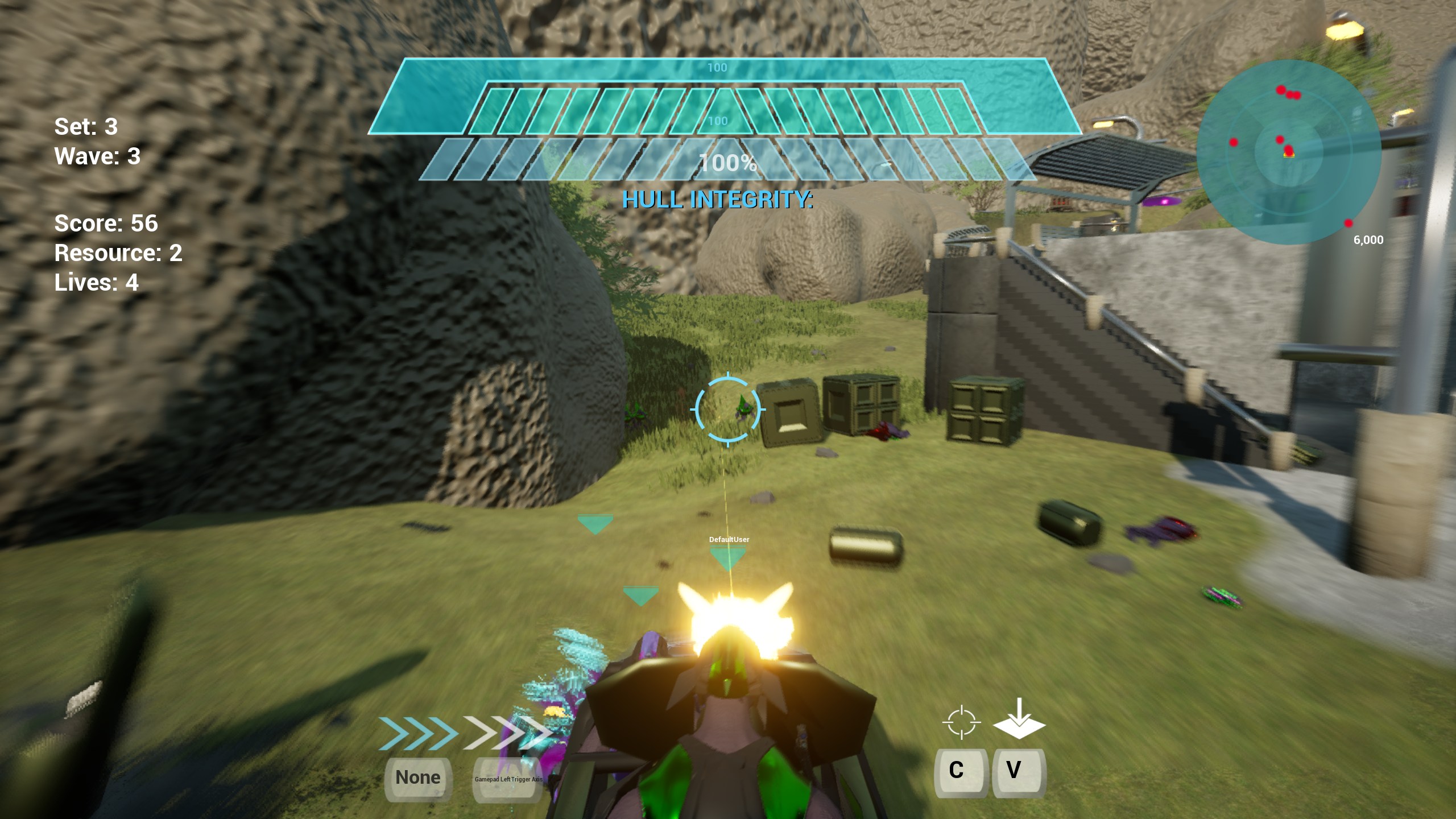Click the white triple-chevron boost icon
The height and width of the screenshot is (819, 1456).
pos(505,733)
